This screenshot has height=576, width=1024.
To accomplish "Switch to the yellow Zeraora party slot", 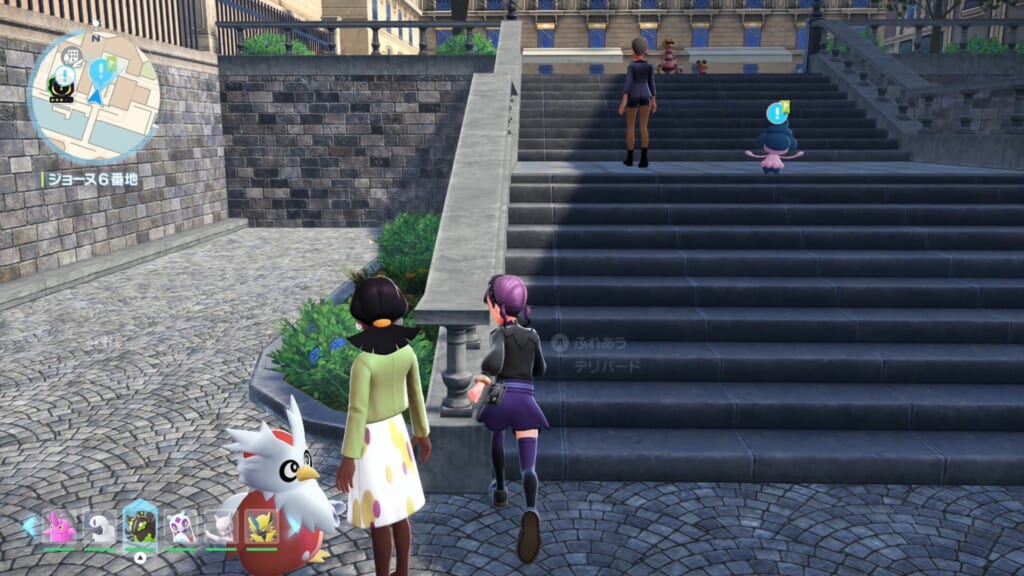I will pos(262,526).
